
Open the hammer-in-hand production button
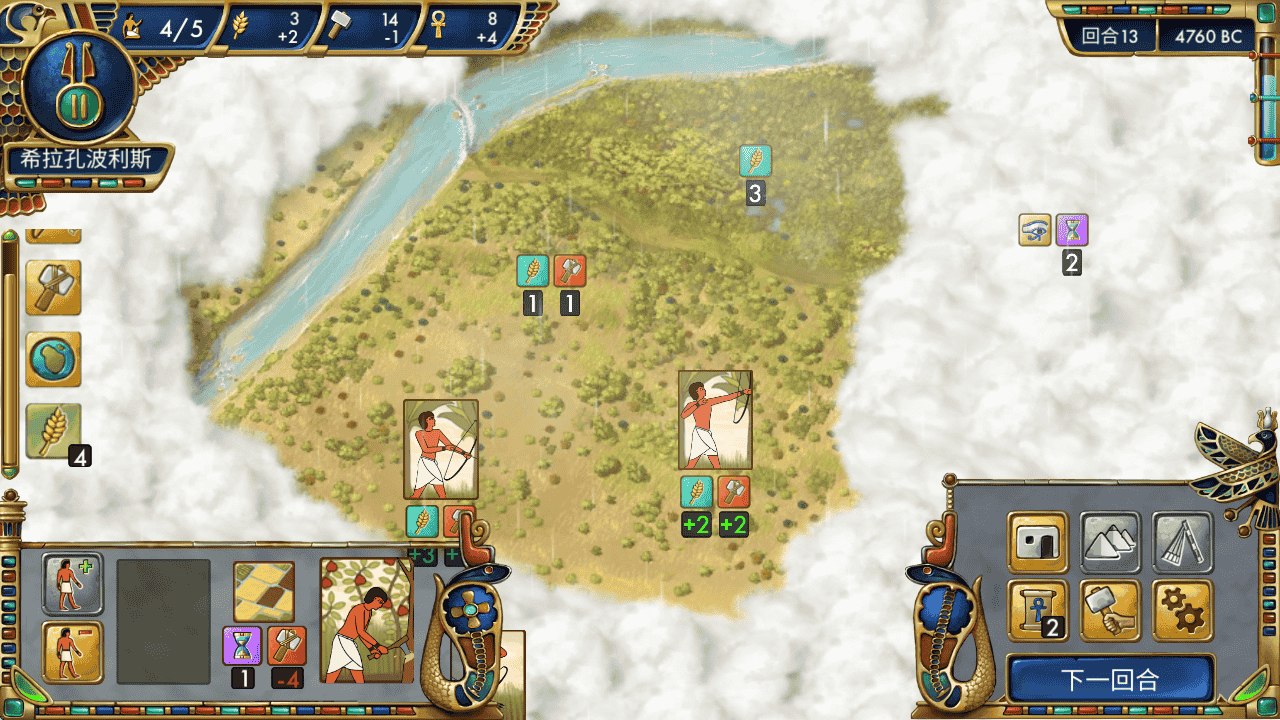tap(1110, 609)
